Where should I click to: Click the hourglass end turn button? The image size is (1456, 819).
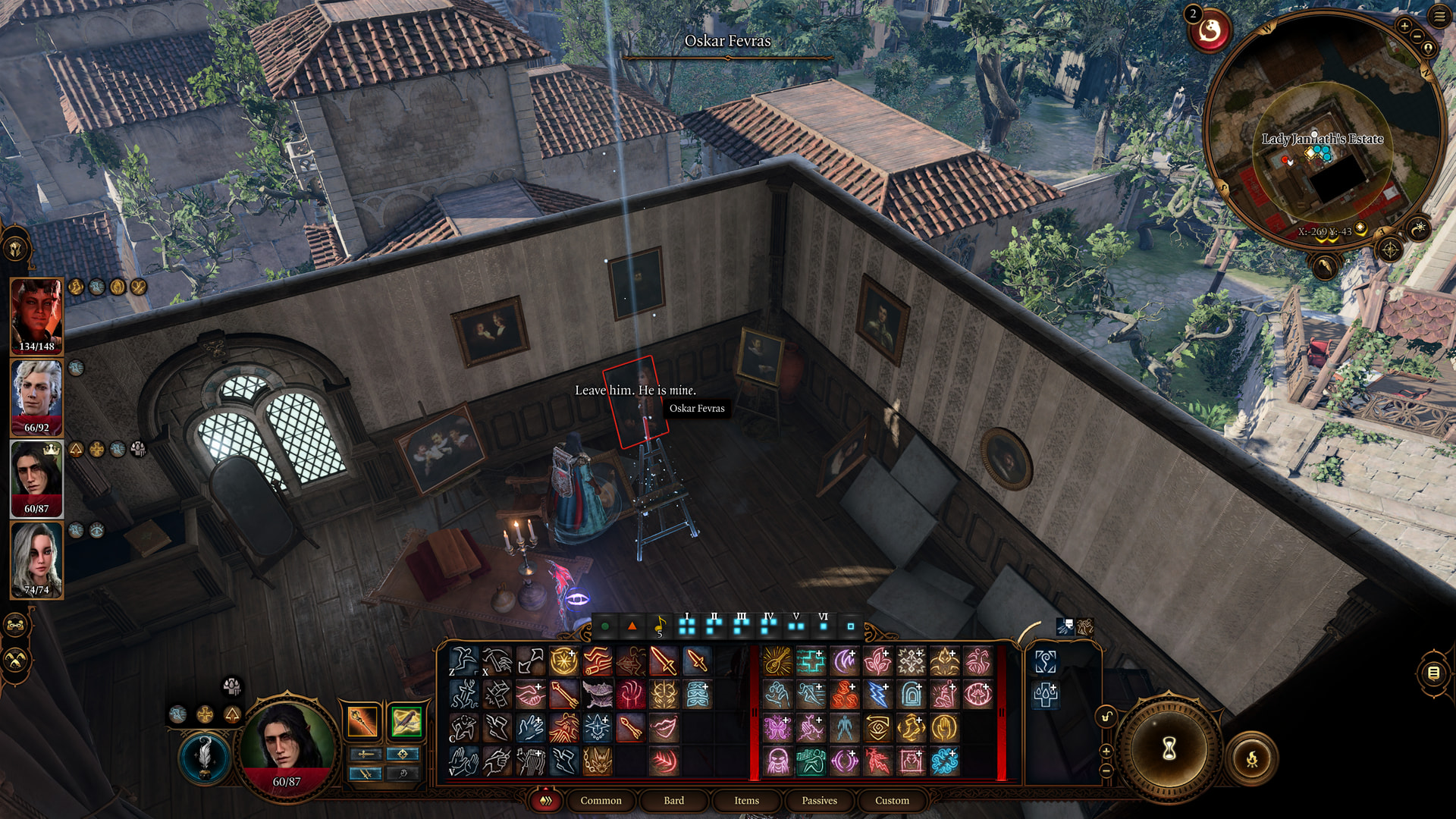click(x=1169, y=748)
